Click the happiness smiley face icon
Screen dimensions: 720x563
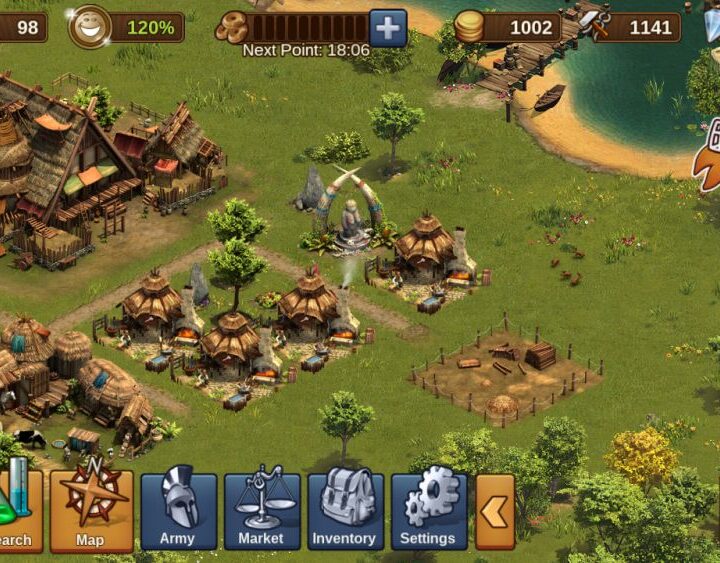tap(88, 27)
